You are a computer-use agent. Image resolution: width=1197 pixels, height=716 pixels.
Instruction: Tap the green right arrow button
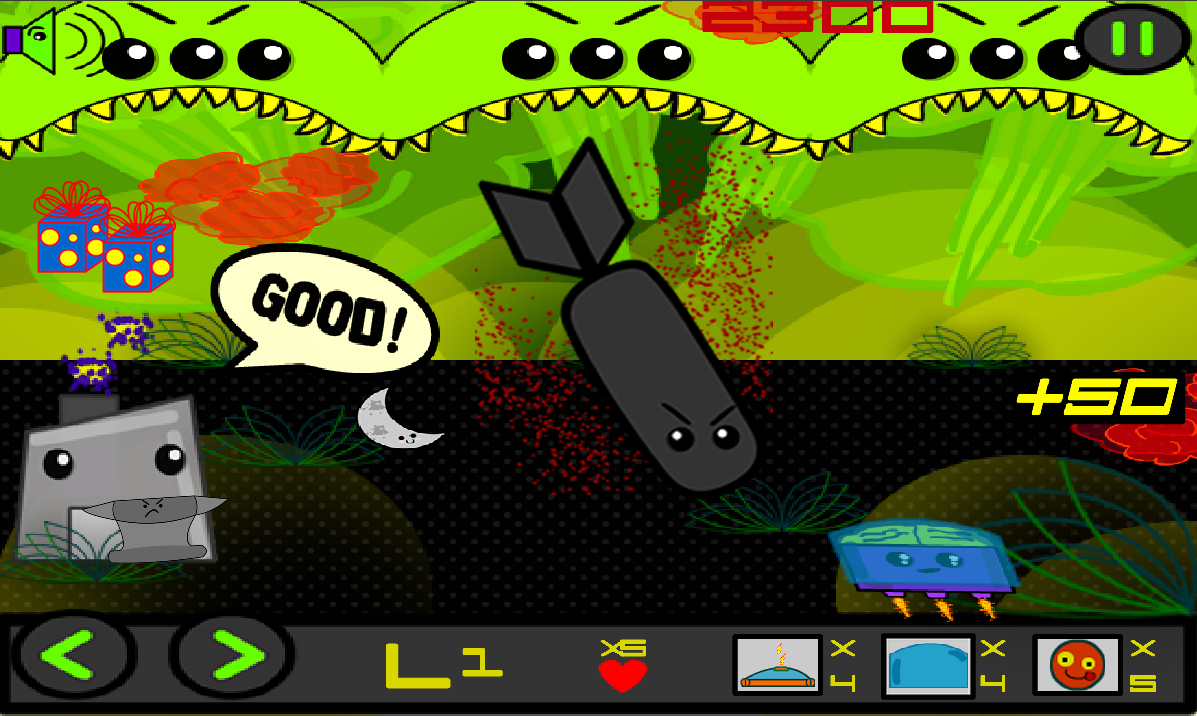pyautogui.click(x=232, y=657)
